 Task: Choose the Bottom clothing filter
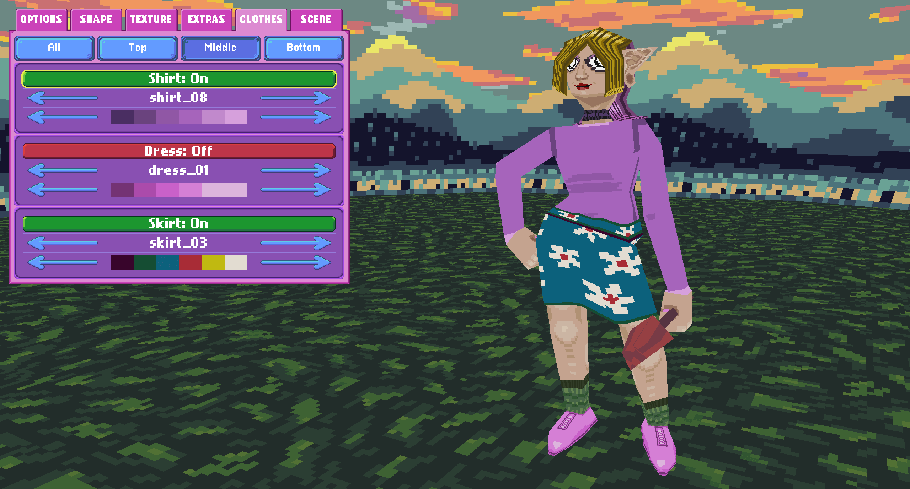tap(303, 48)
